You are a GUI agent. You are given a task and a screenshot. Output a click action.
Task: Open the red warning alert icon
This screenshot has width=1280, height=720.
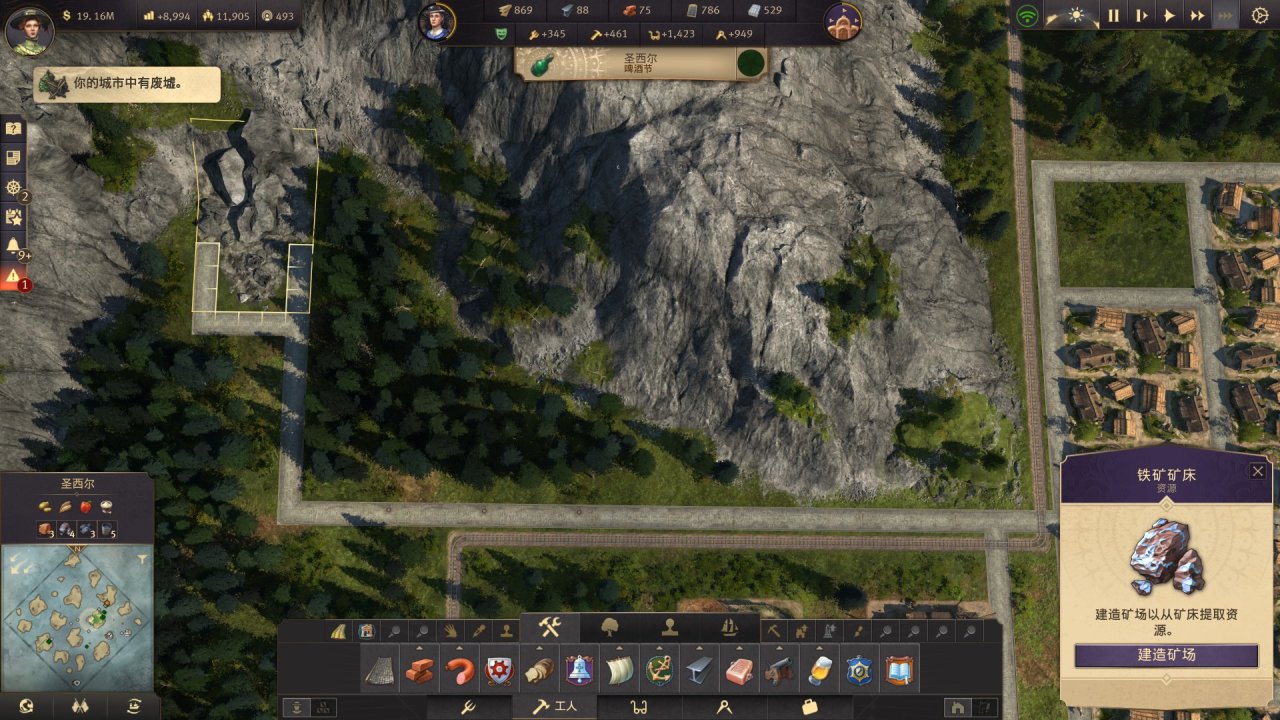point(13,277)
